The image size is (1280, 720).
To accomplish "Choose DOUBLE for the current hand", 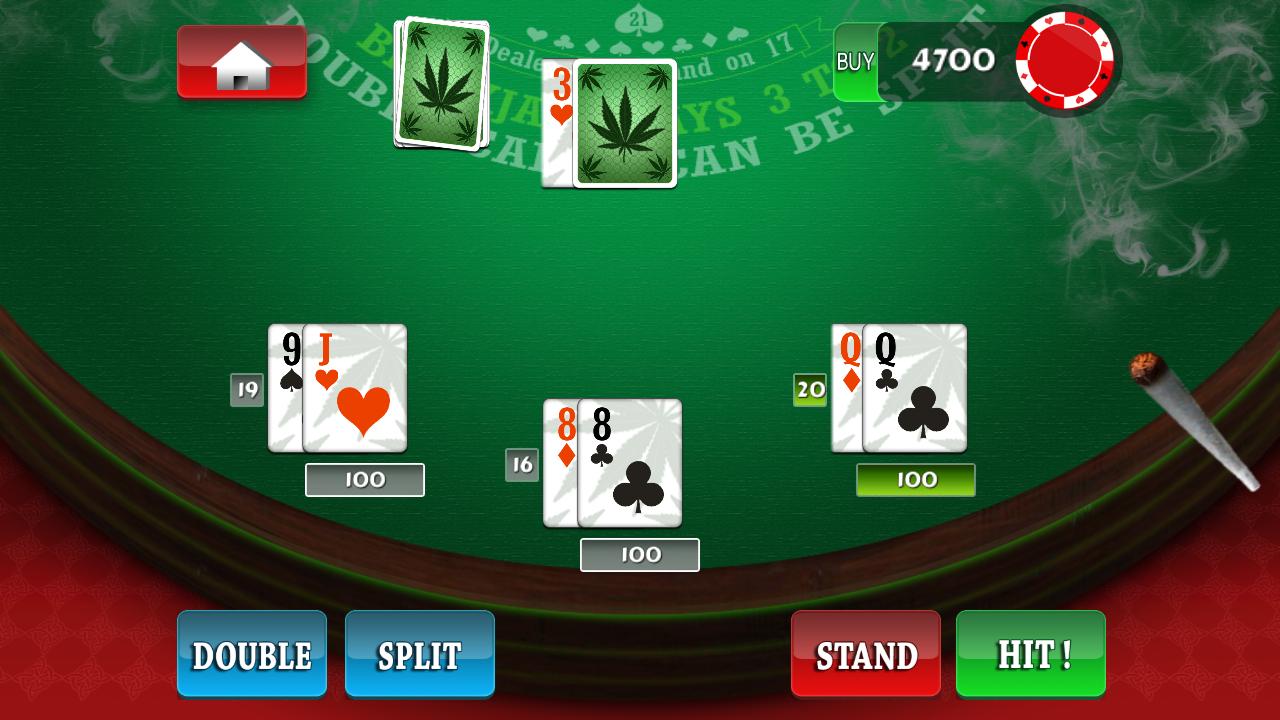I will 251,655.
